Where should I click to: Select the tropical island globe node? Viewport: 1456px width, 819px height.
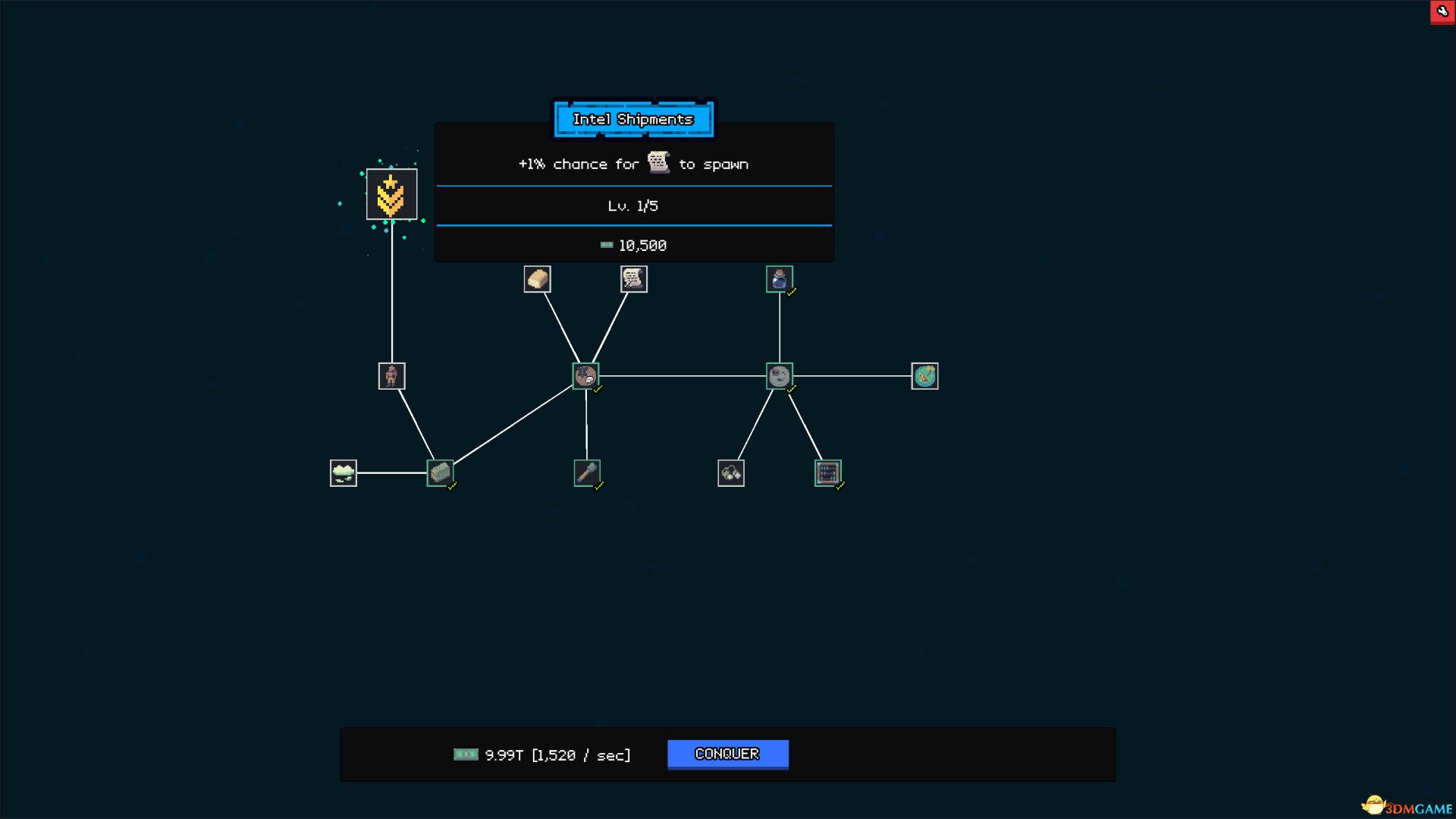(x=924, y=375)
